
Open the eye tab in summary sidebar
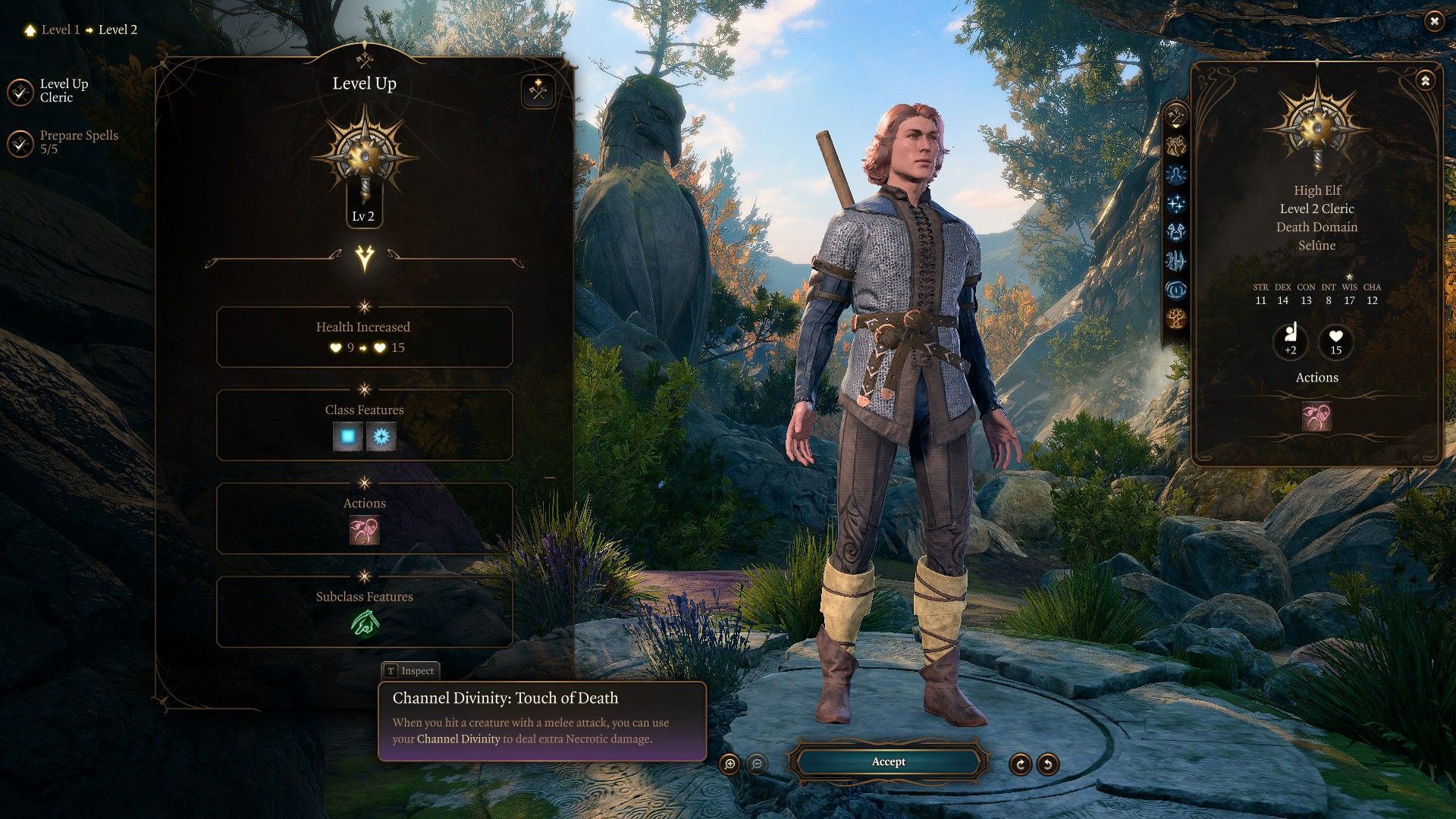tap(1176, 290)
